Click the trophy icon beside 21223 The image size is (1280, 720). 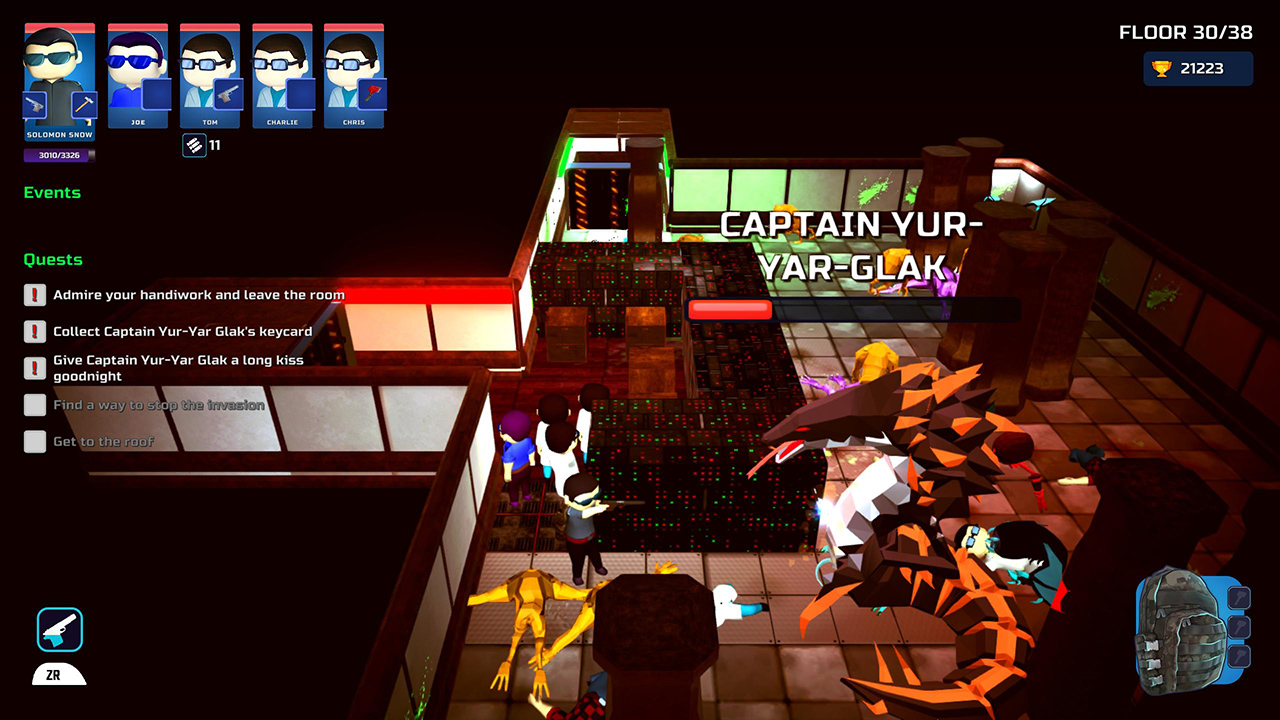click(x=1161, y=68)
